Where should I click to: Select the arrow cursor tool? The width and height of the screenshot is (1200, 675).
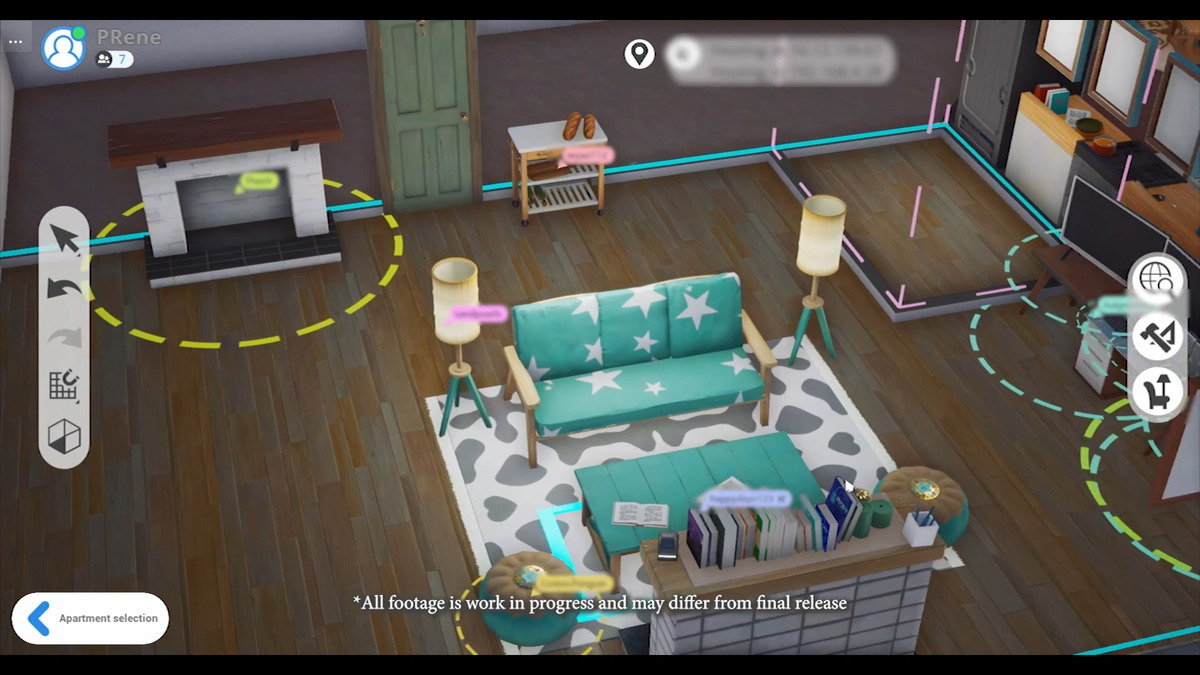click(x=65, y=240)
